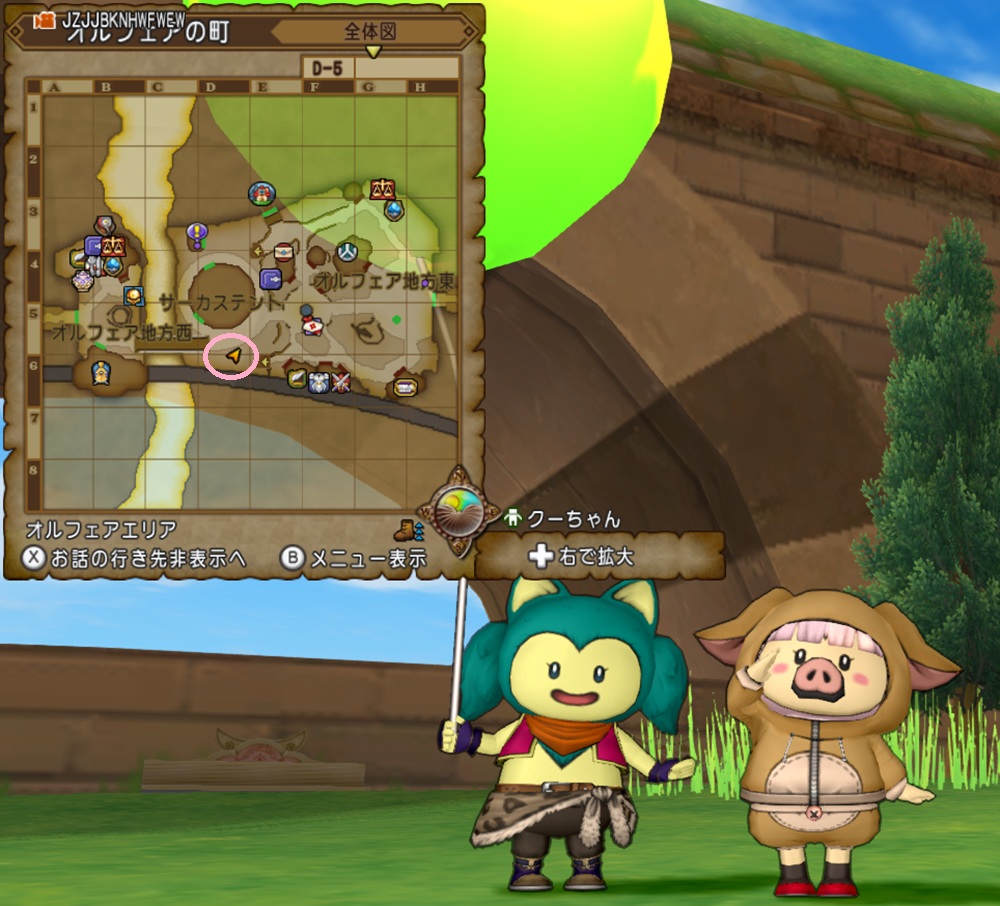Select the purple chest marker on the map
The height and width of the screenshot is (906, 1000).
click(405, 386)
